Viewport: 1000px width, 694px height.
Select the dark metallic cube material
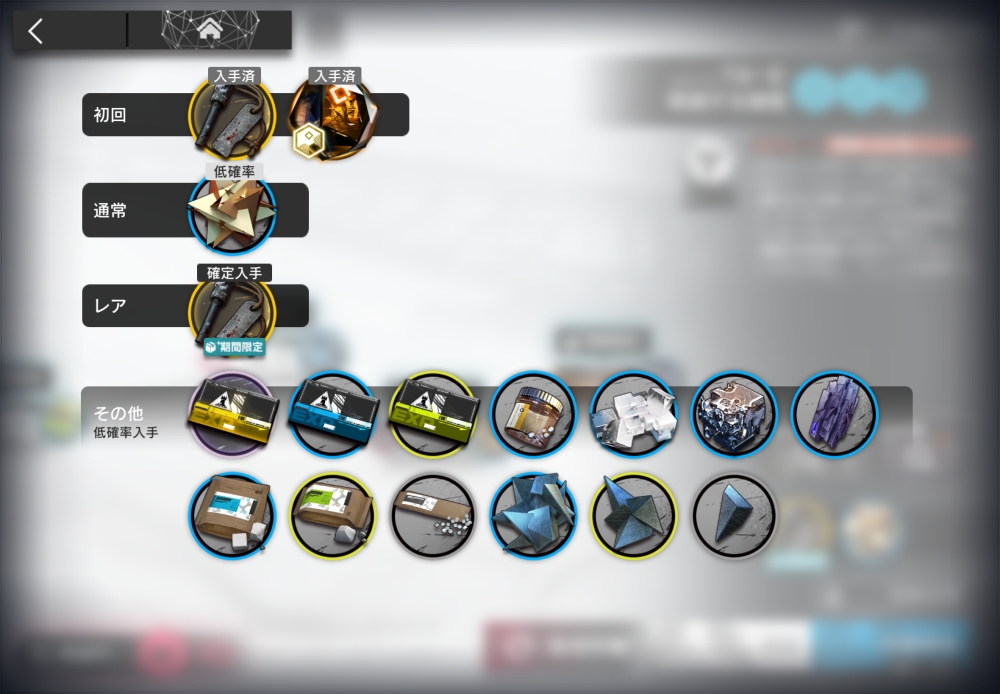point(734,414)
